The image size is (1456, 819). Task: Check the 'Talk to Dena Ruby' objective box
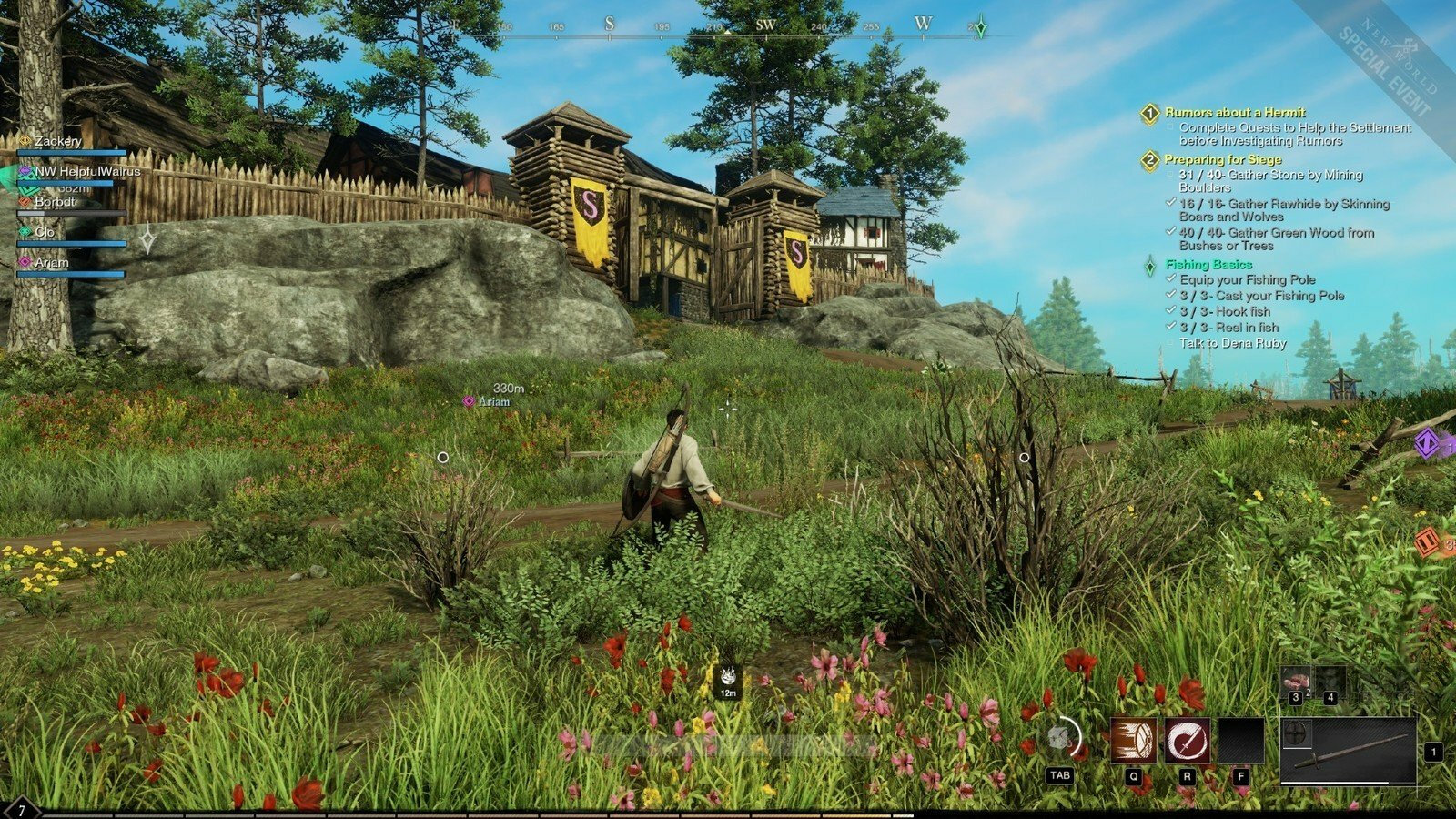click(1169, 343)
